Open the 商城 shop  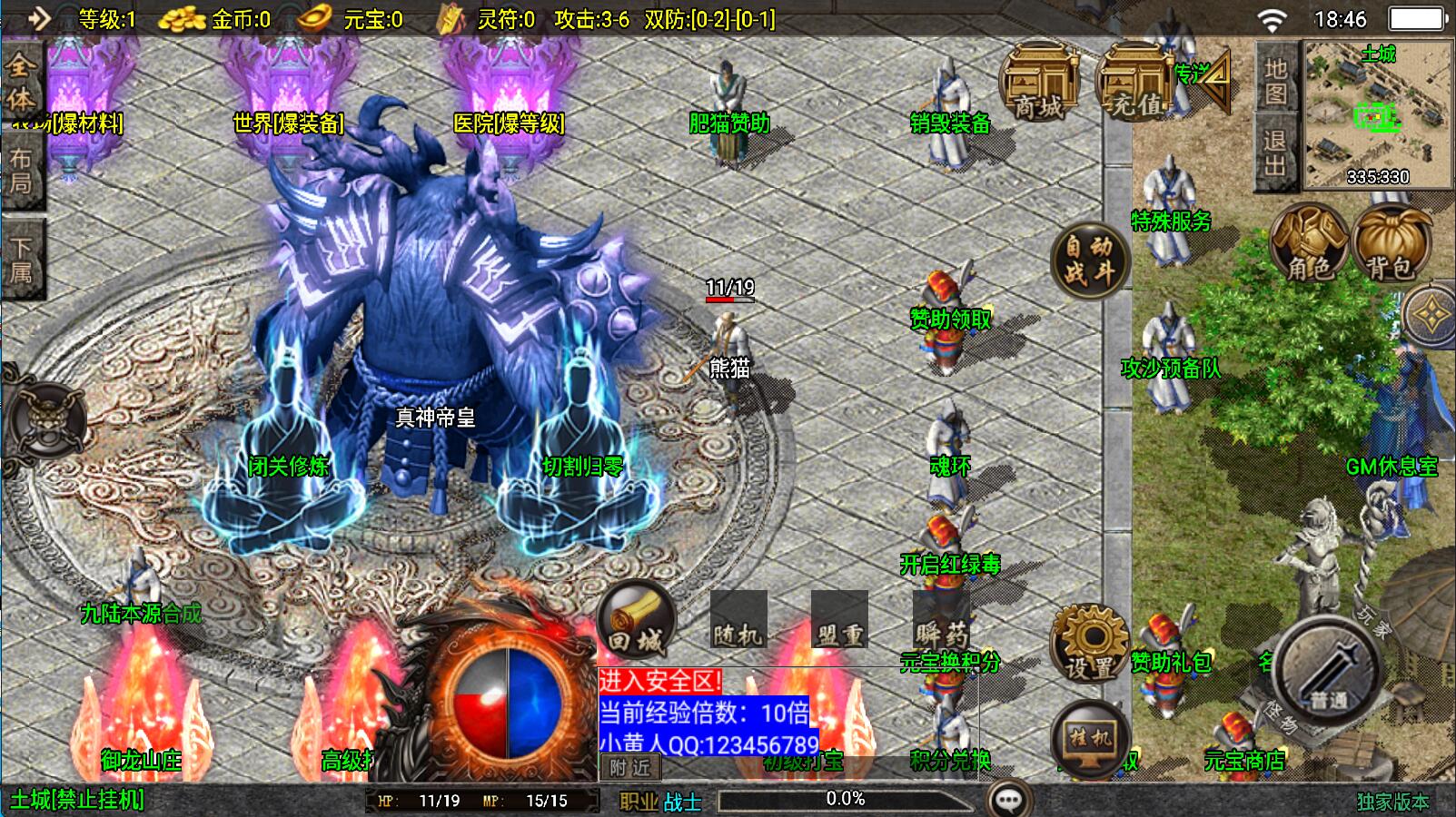[x=1038, y=84]
